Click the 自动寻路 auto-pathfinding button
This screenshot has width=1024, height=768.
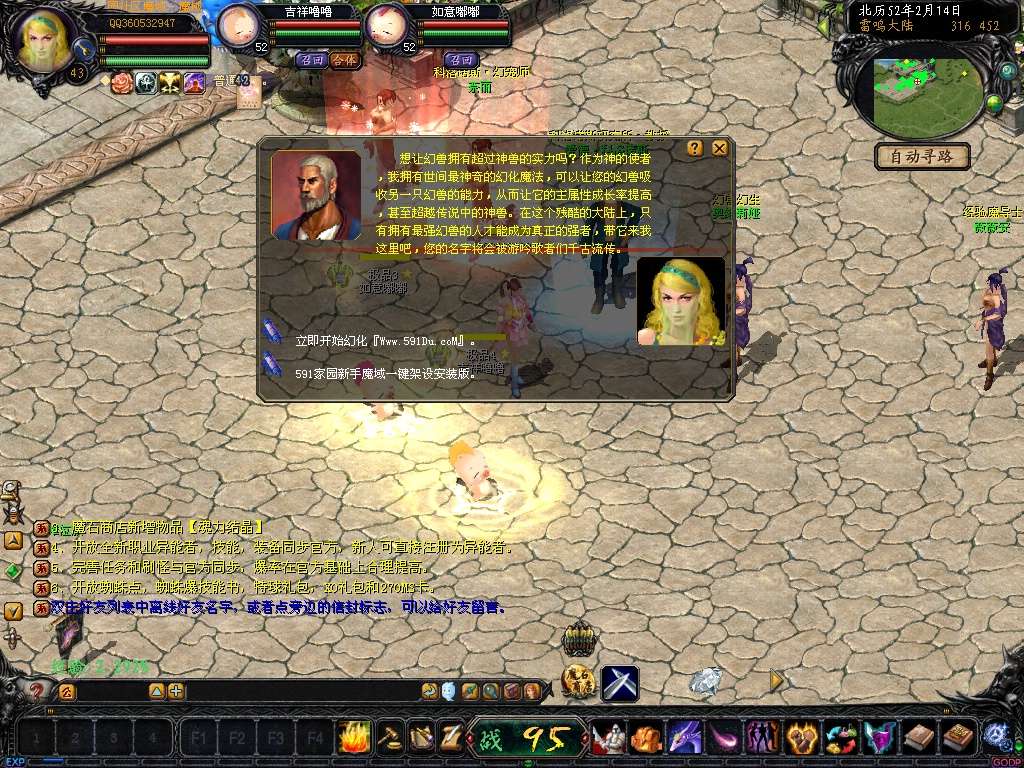922,157
